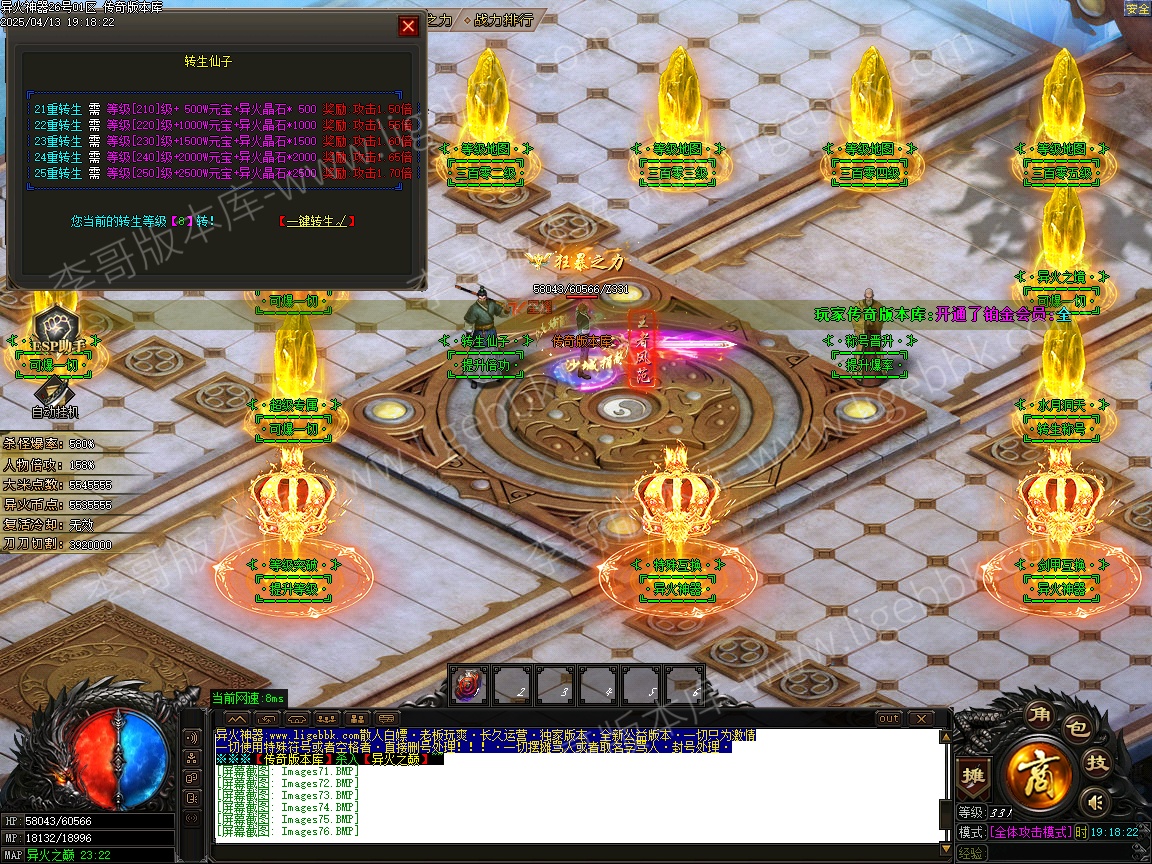Click the 安全 indicator in the corner

click(x=1137, y=9)
